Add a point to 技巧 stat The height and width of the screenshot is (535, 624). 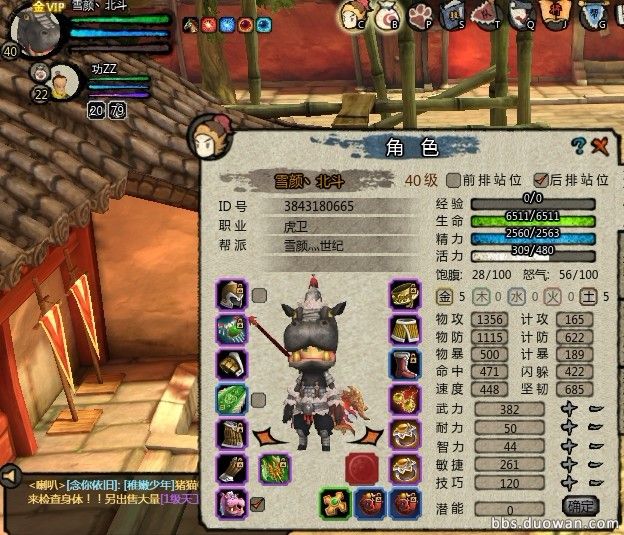point(570,481)
